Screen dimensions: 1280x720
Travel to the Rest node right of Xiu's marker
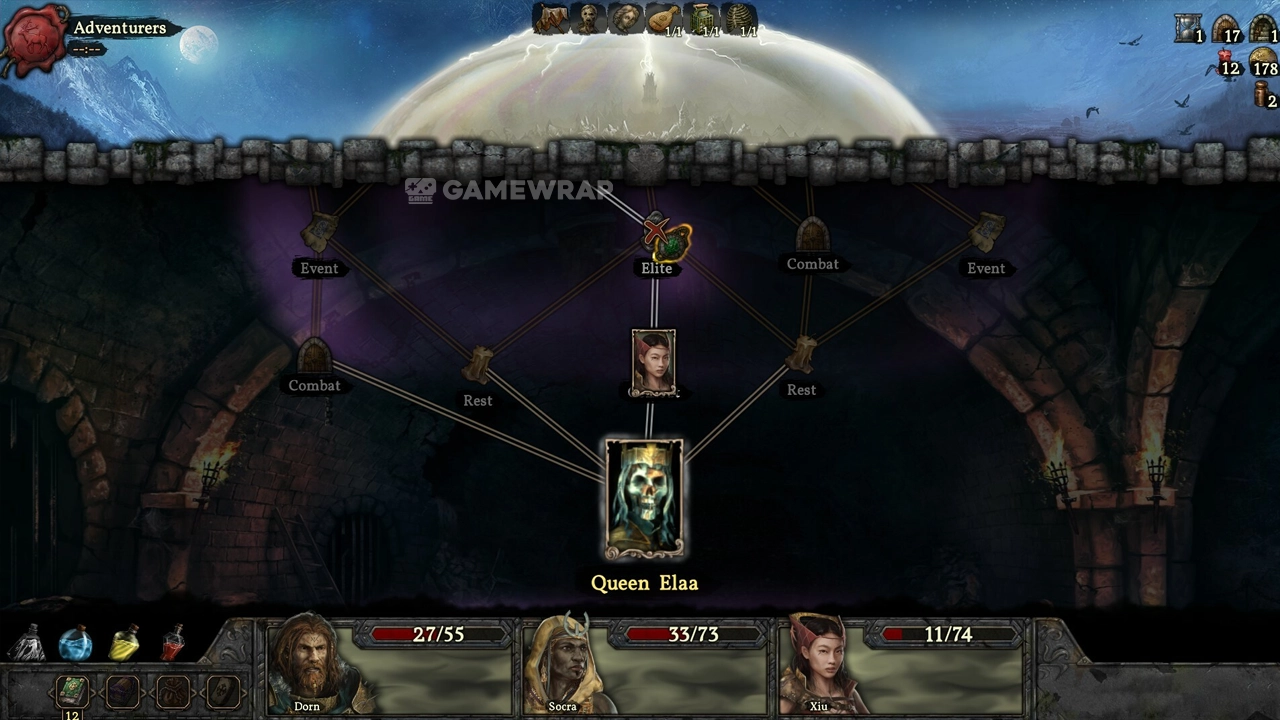point(801,355)
